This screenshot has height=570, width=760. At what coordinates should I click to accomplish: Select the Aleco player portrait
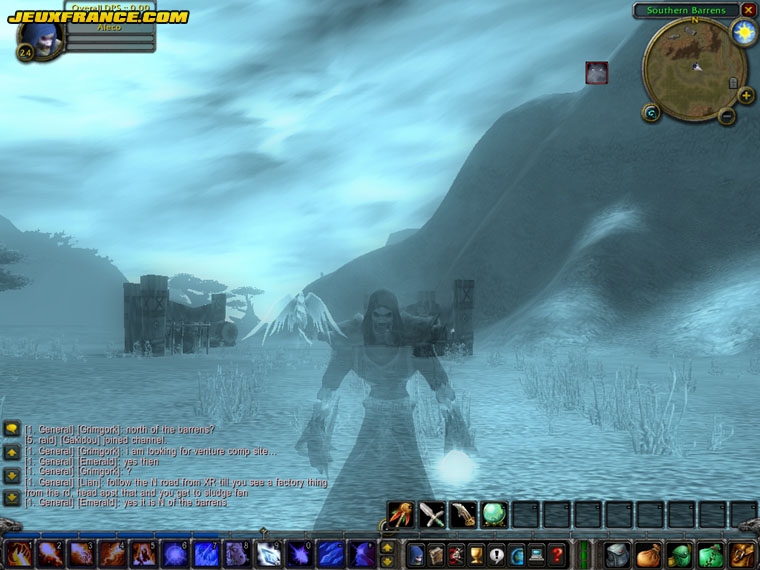pos(42,38)
